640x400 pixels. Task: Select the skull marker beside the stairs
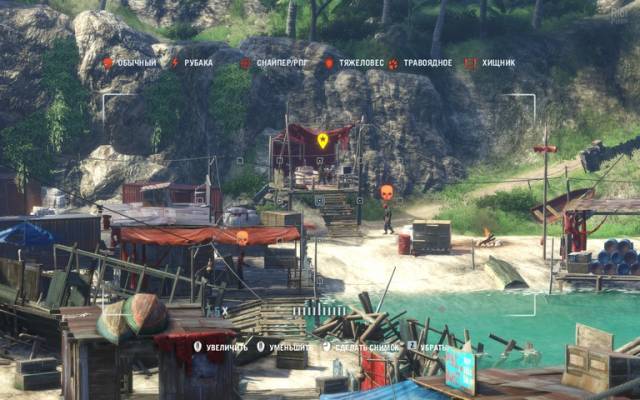tap(386, 191)
